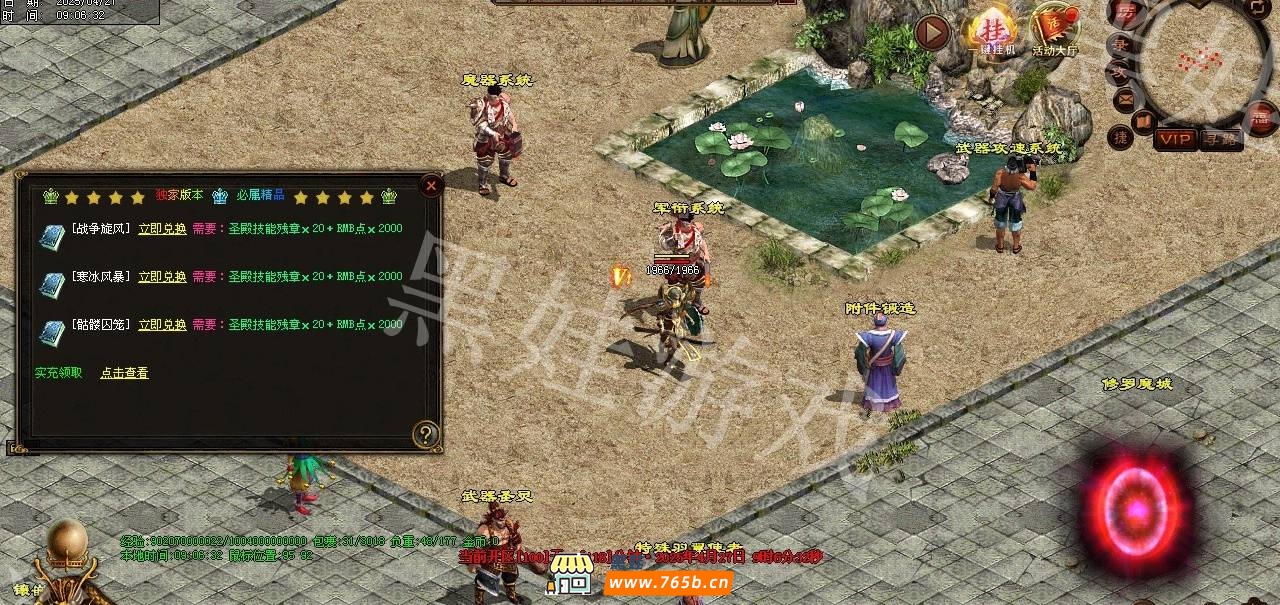Open the 历 calendar button

tap(1126, 14)
